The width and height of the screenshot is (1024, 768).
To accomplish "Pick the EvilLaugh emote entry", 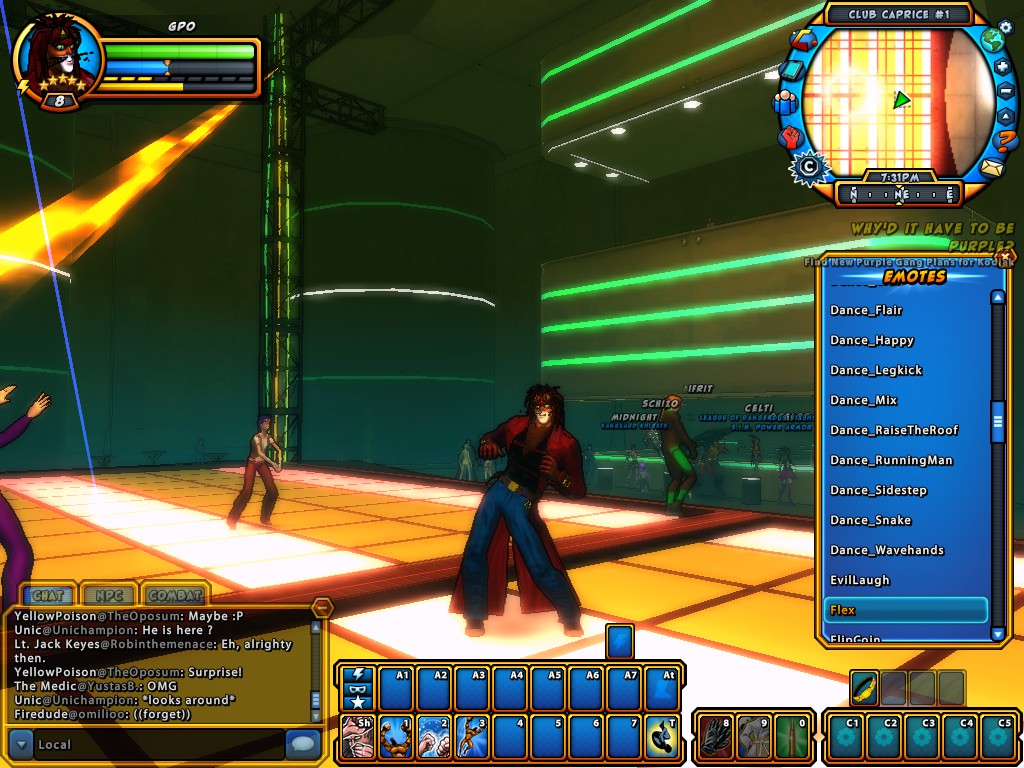I will tap(860, 580).
